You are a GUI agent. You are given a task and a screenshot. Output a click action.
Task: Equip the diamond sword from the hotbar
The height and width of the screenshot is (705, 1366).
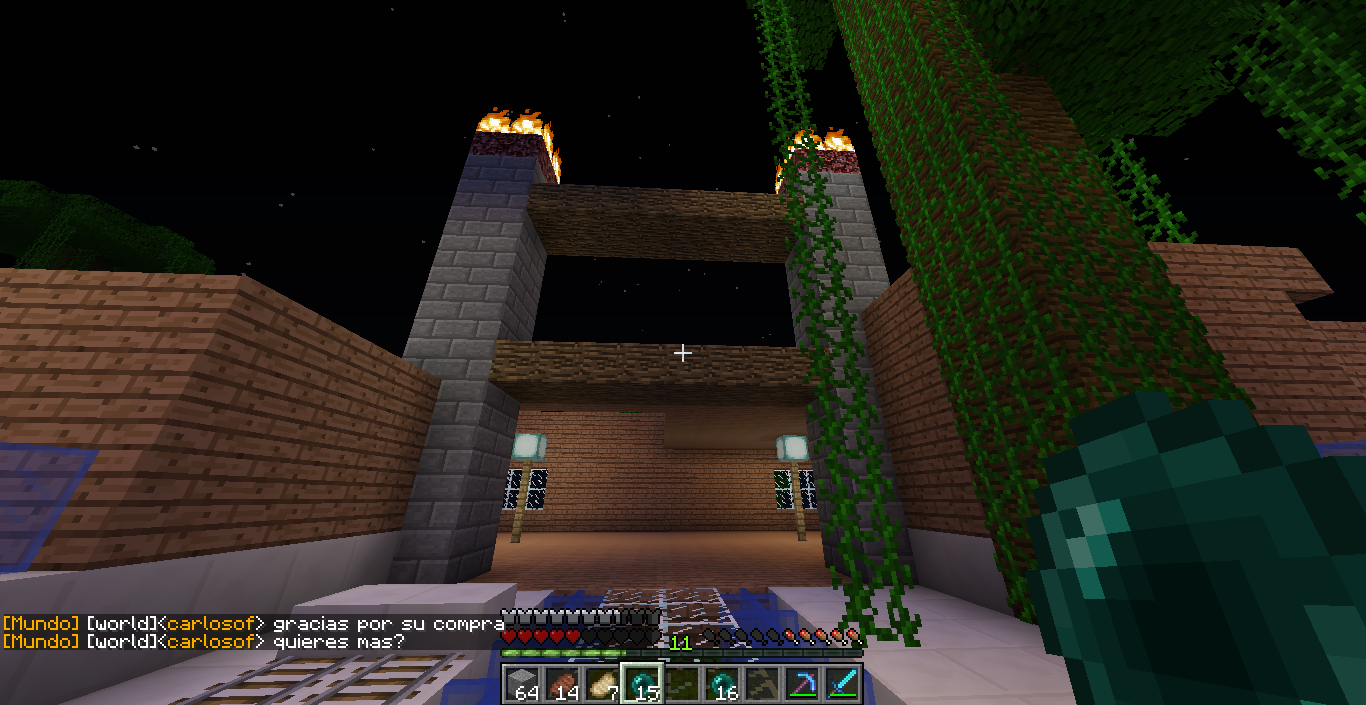[x=842, y=684]
